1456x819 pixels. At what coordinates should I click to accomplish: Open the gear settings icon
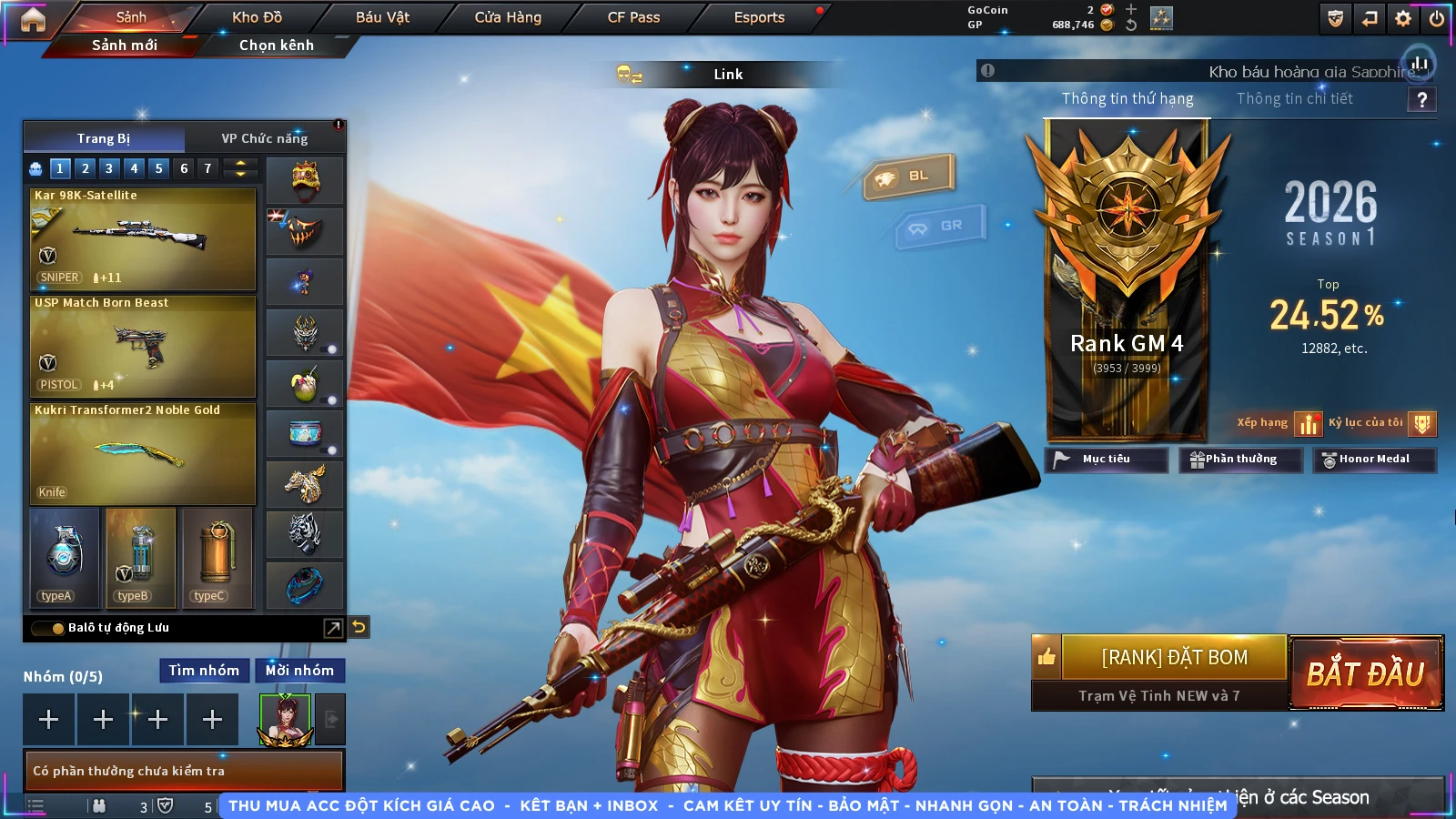1403,18
